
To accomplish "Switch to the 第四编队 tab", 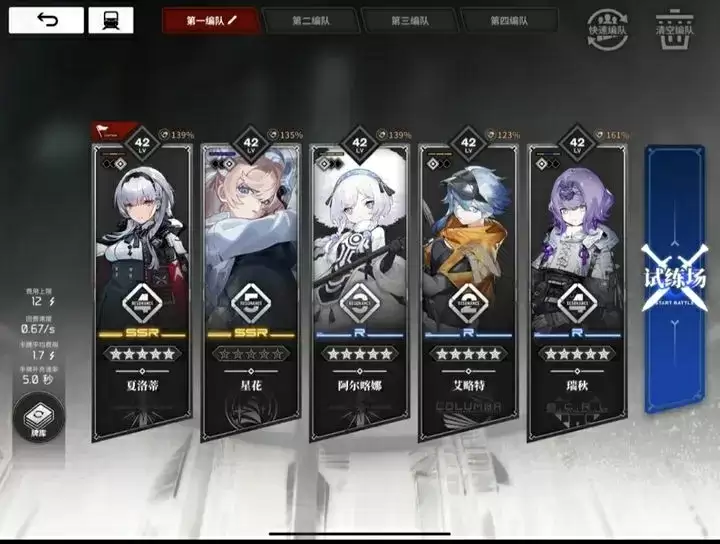I will click(508, 20).
